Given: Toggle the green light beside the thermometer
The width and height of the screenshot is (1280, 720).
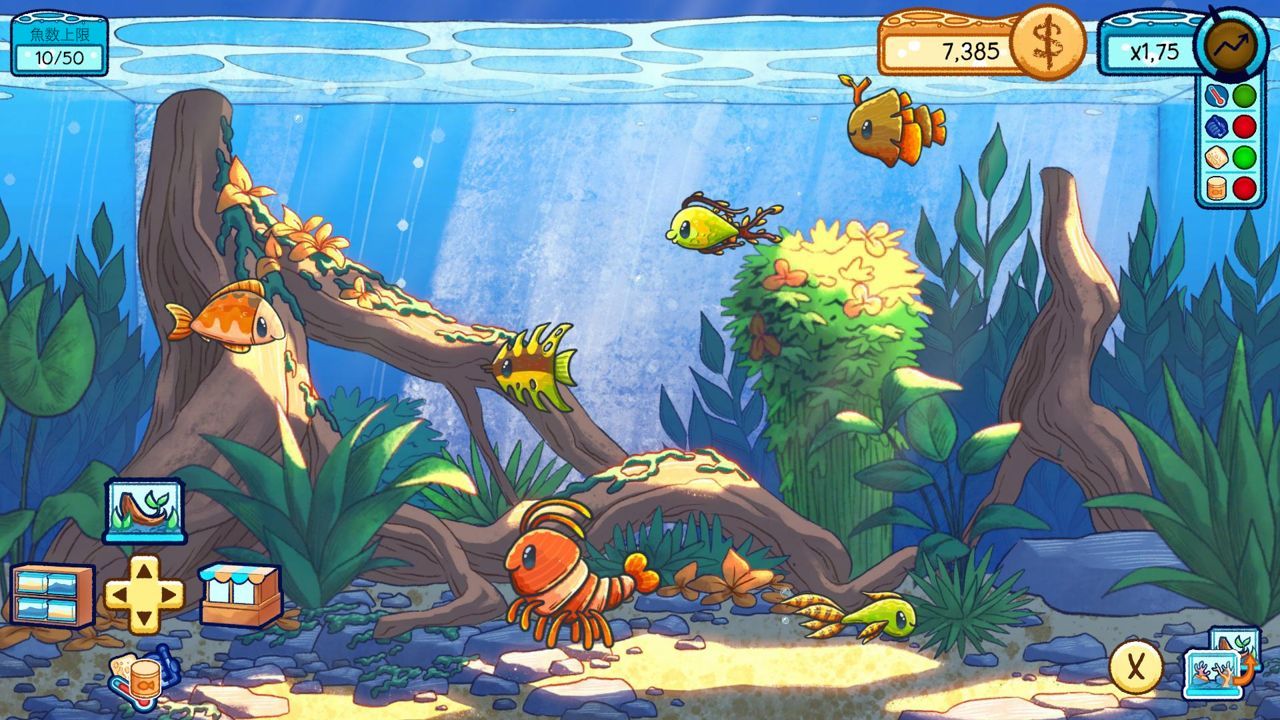Looking at the screenshot, I should [x=1243, y=95].
